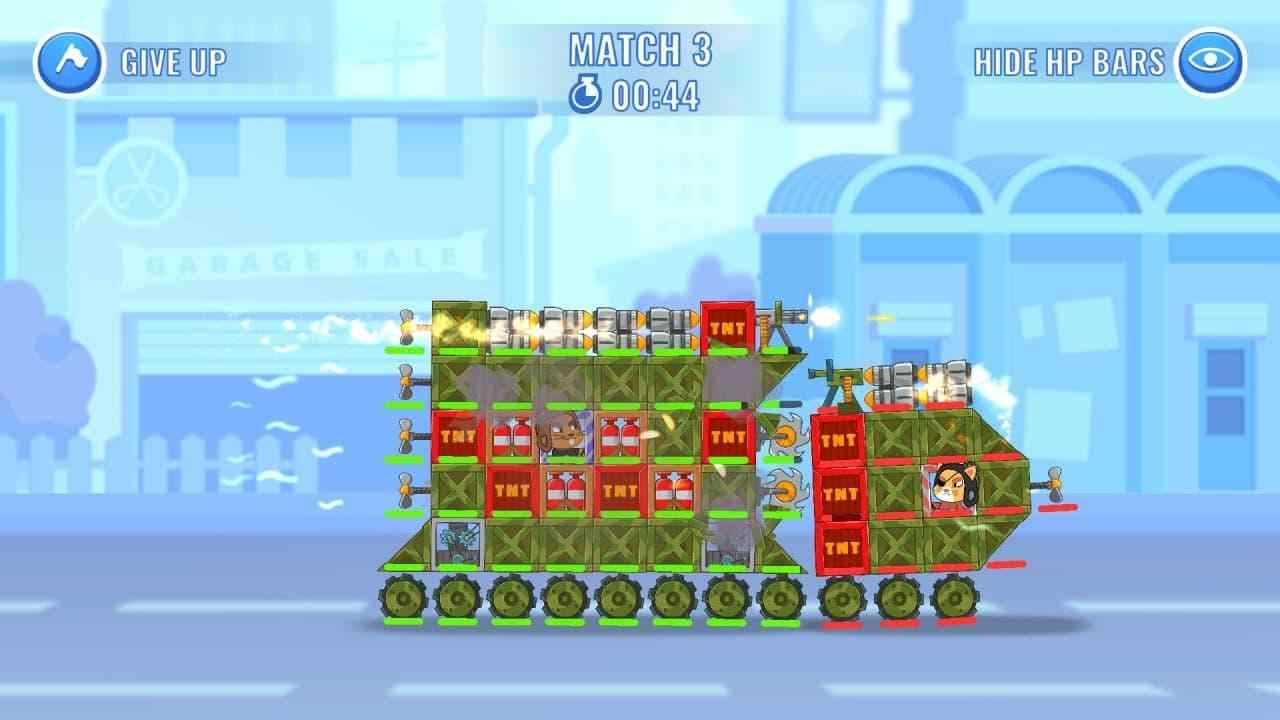Switch focus to the Match 3 title
The width and height of the screenshot is (1280, 720).
click(x=640, y=47)
